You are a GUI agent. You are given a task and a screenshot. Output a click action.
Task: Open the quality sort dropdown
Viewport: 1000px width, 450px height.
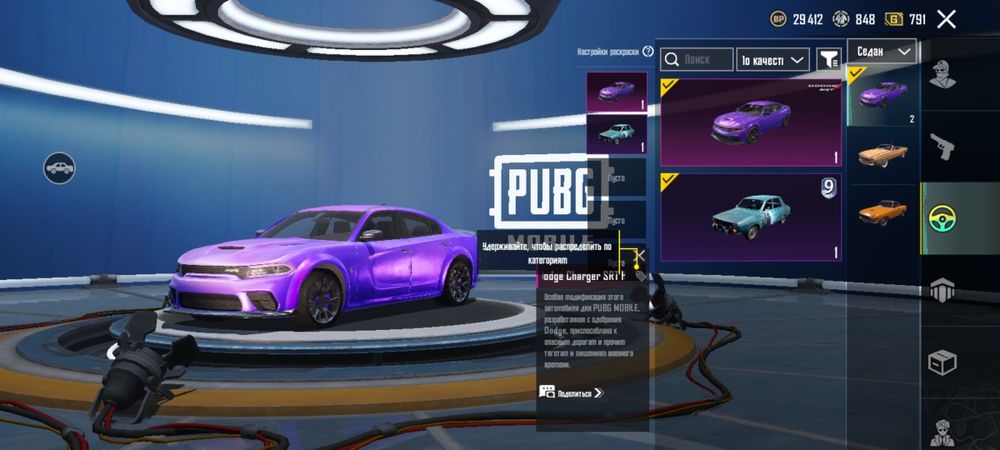pos(773,60)
